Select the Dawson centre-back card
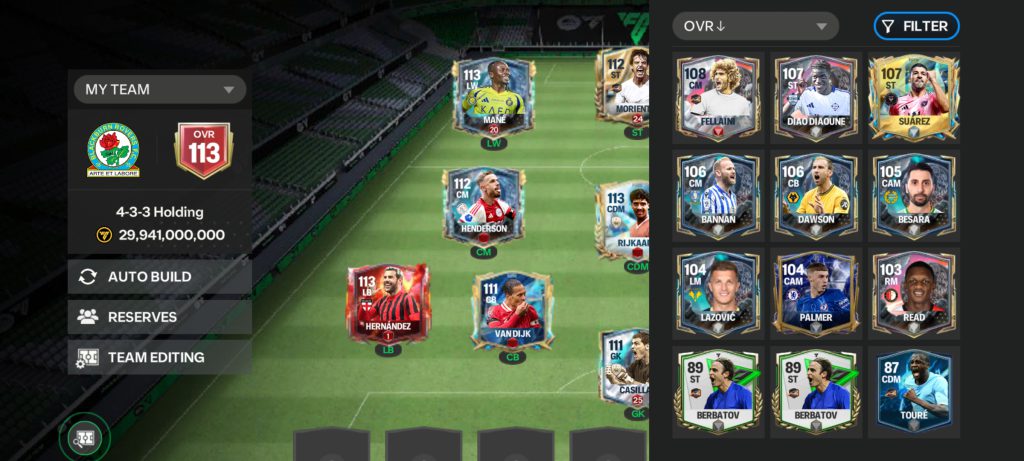1024x461 pixels. pos(814,194)
